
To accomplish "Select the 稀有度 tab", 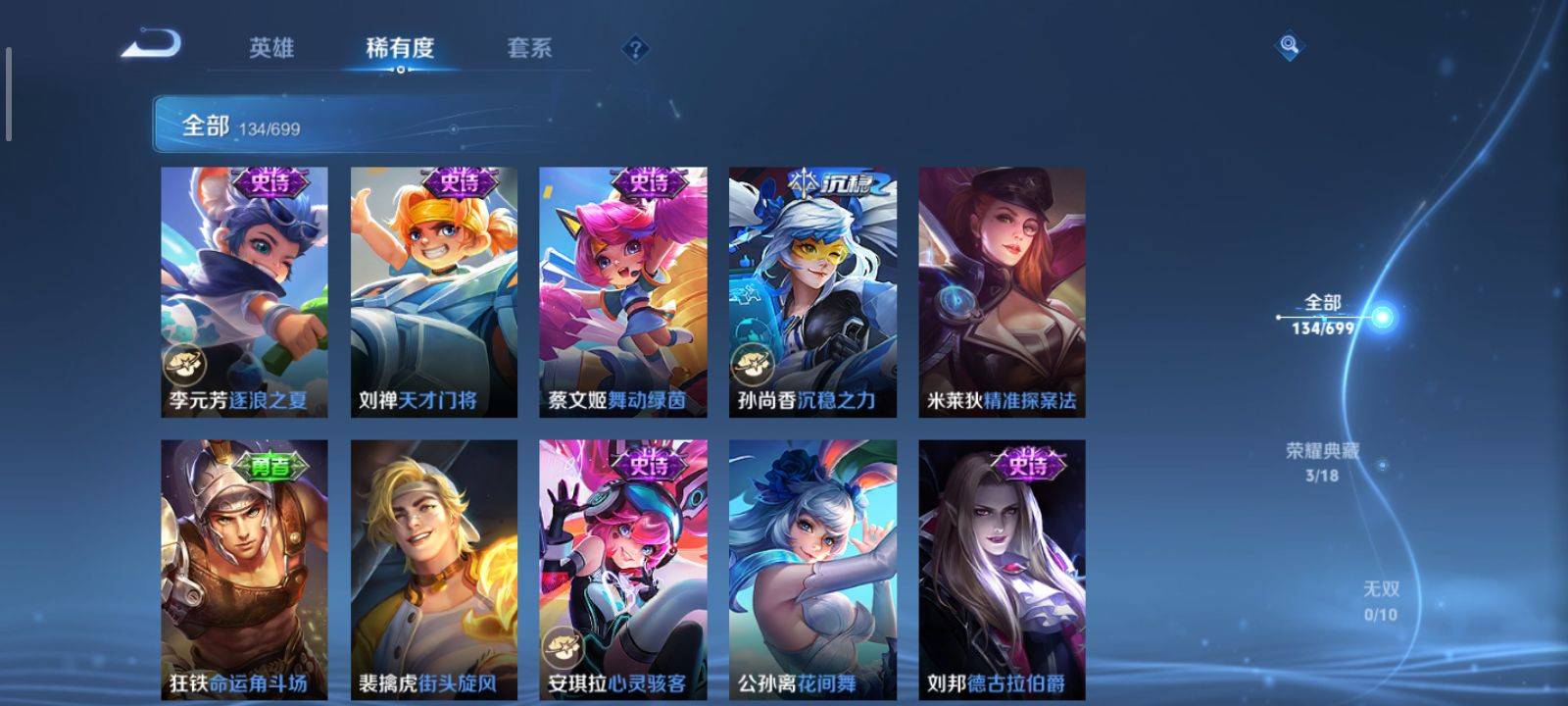I will [400, 48].
